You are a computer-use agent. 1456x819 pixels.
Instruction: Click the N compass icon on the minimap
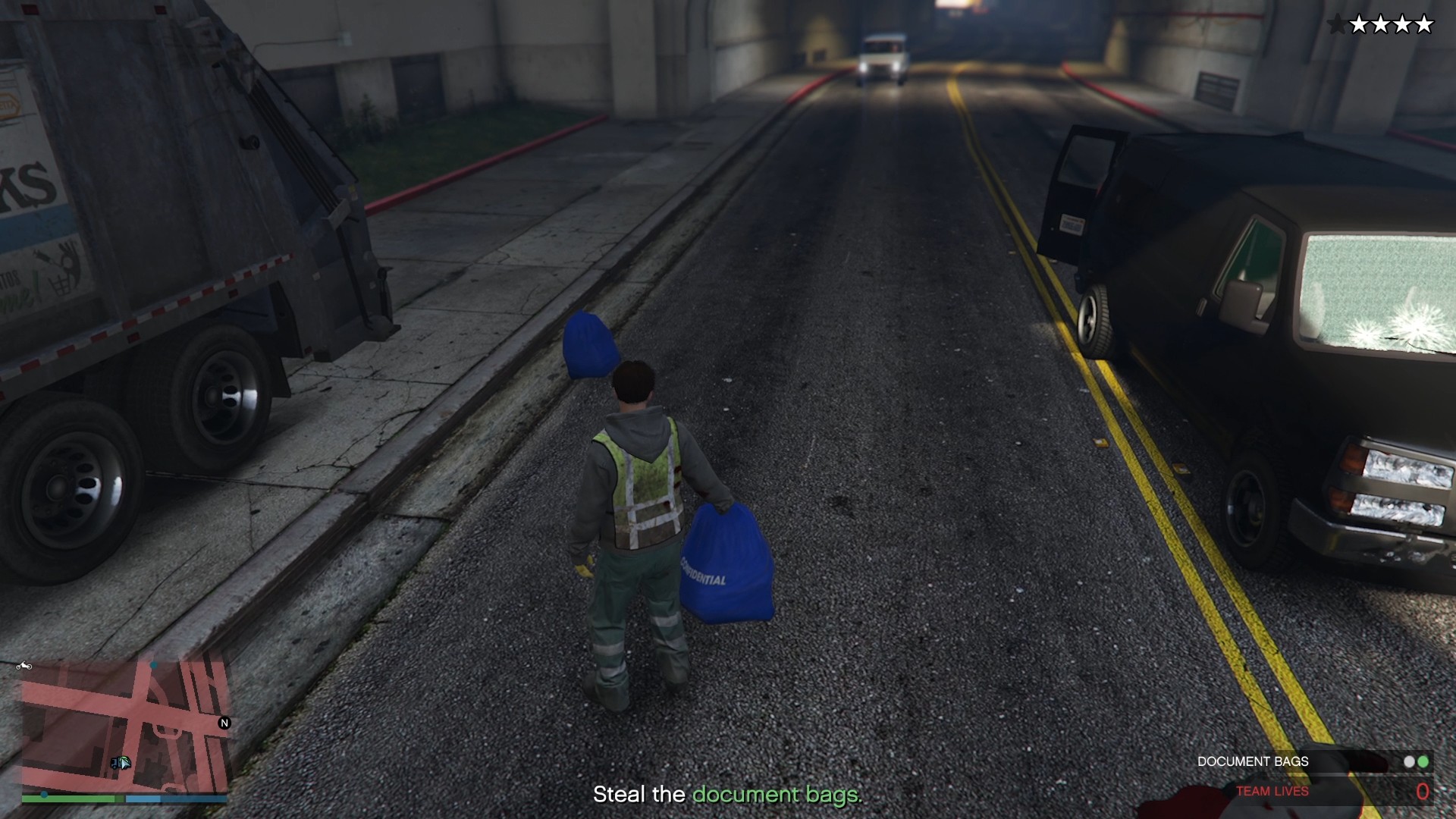click(224, 723)
